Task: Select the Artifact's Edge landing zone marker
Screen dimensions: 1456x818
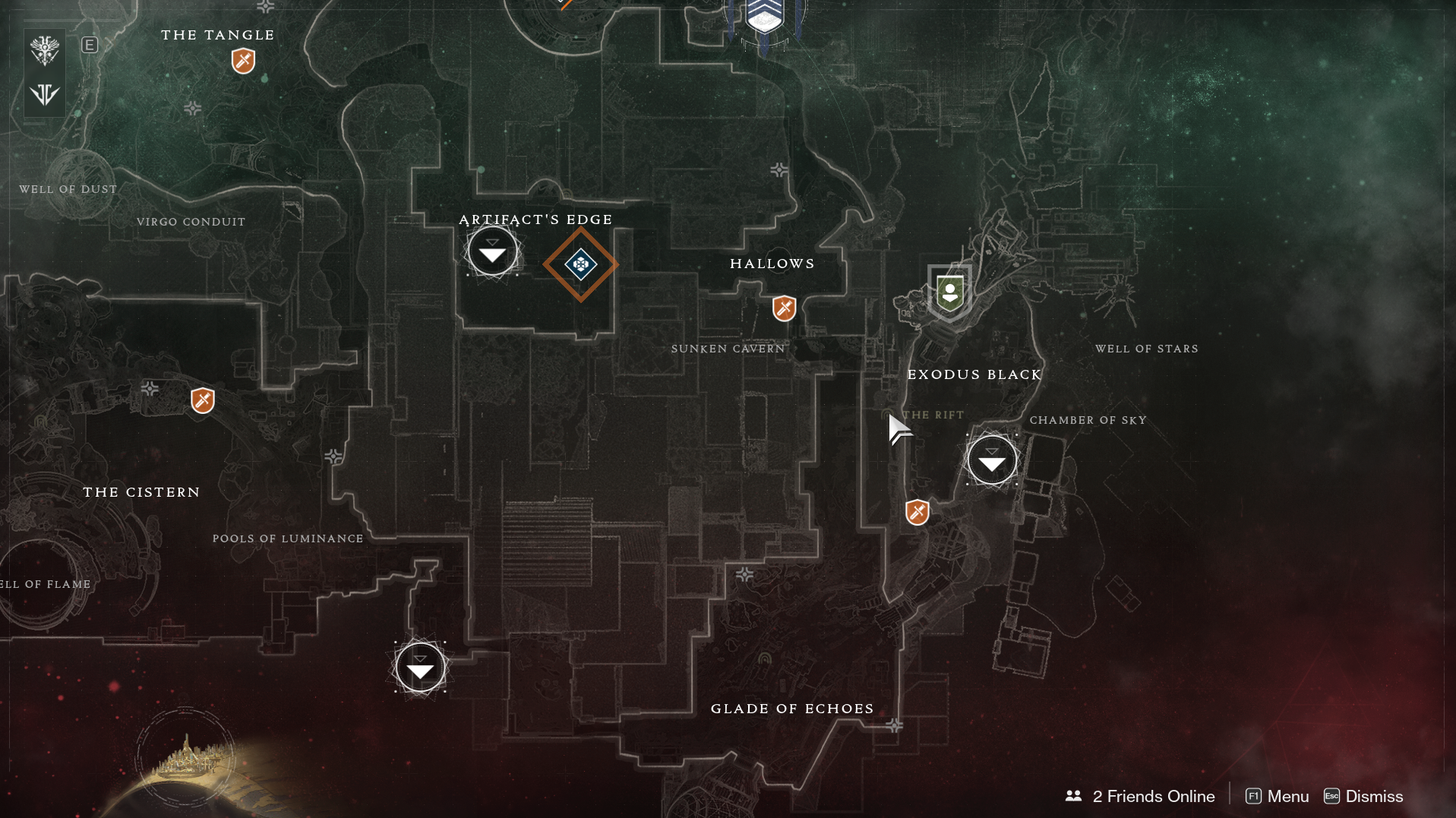Action: [x=492, y=251]
